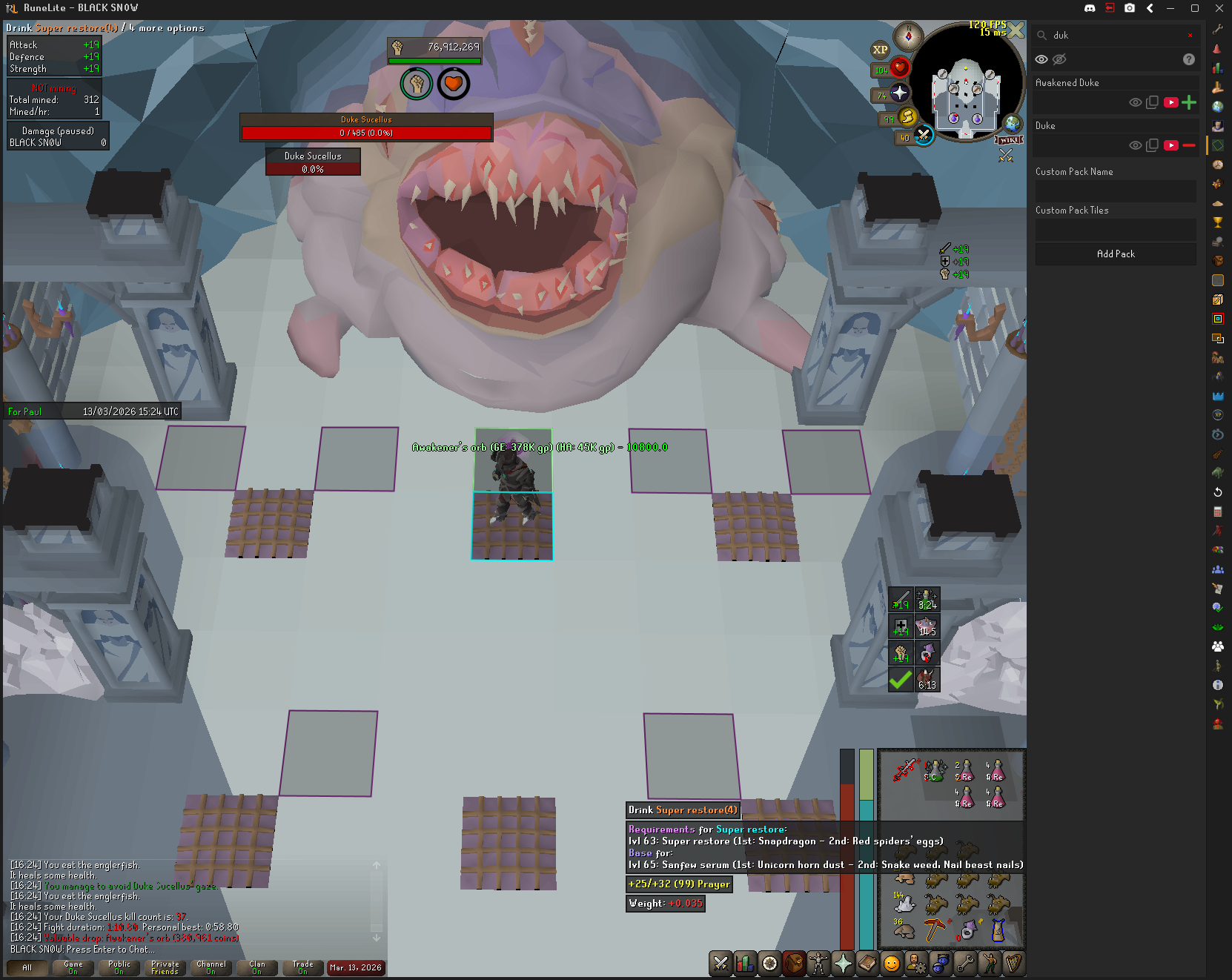Open the Music harp tab
Image resolution: width=1232 pixels, height=980 pixels.
pos(1013,963)
